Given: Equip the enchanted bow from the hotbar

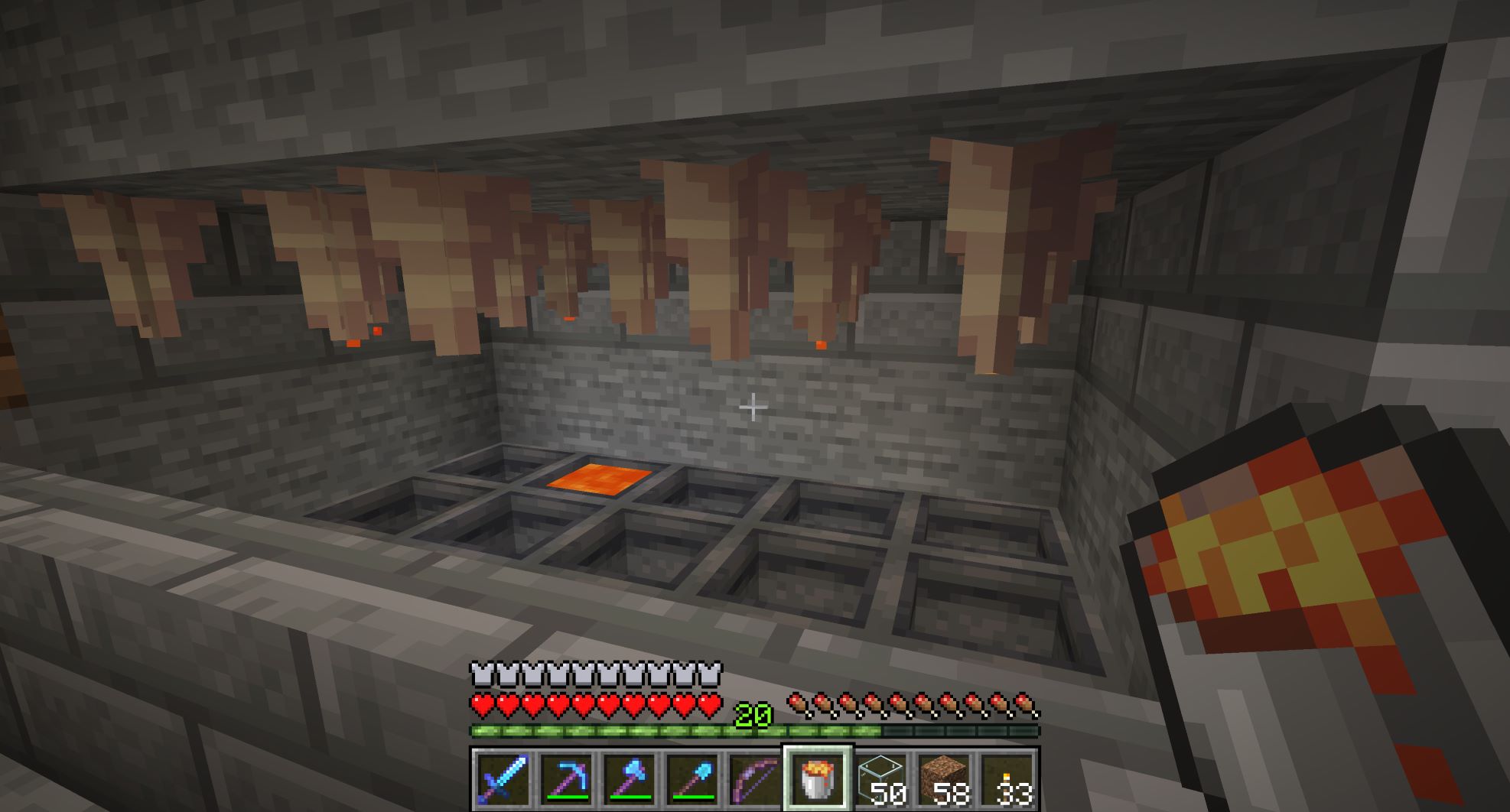Looking at the screenshot, I should coord(754,778).
